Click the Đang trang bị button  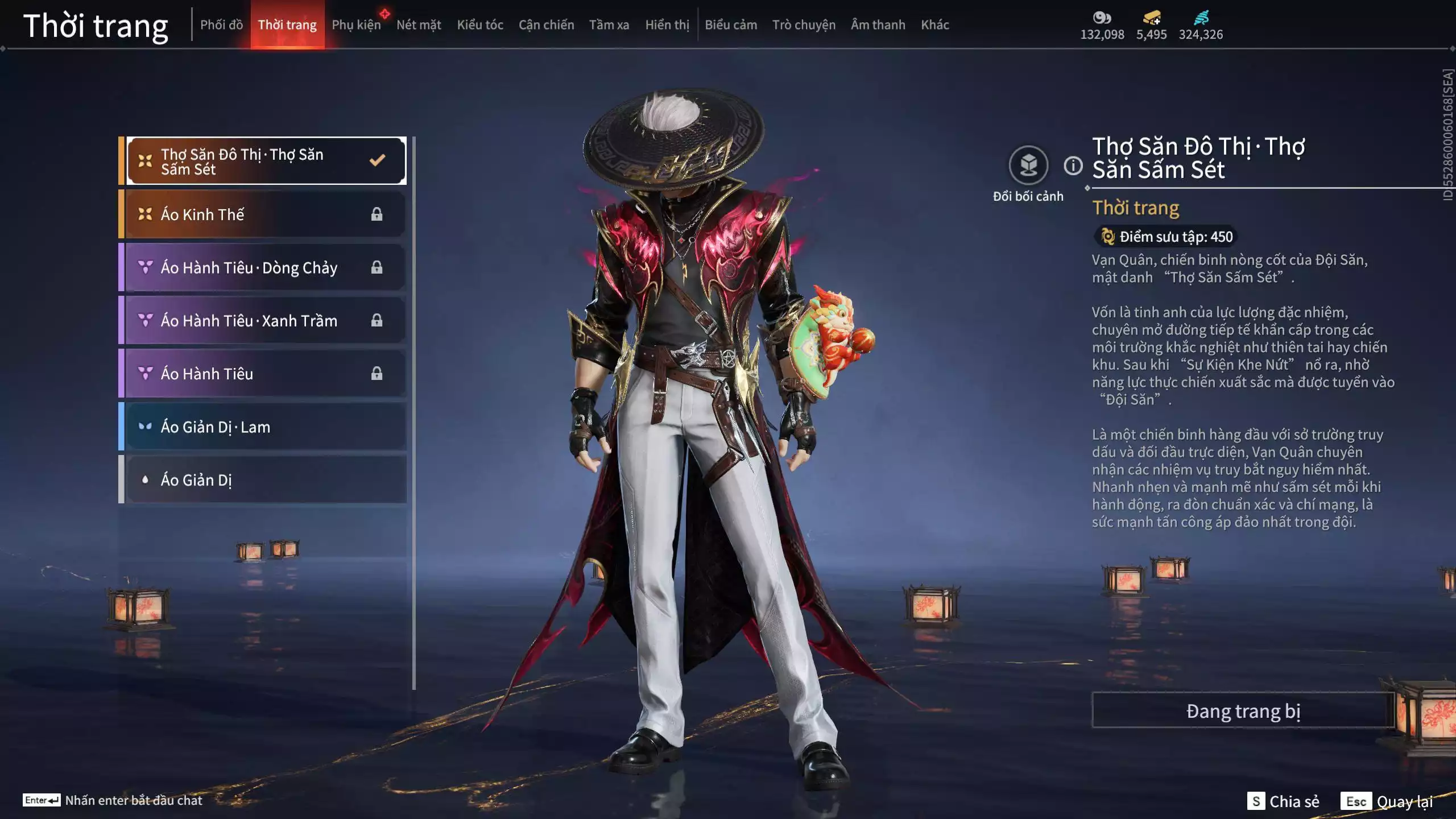[1243, 711]
